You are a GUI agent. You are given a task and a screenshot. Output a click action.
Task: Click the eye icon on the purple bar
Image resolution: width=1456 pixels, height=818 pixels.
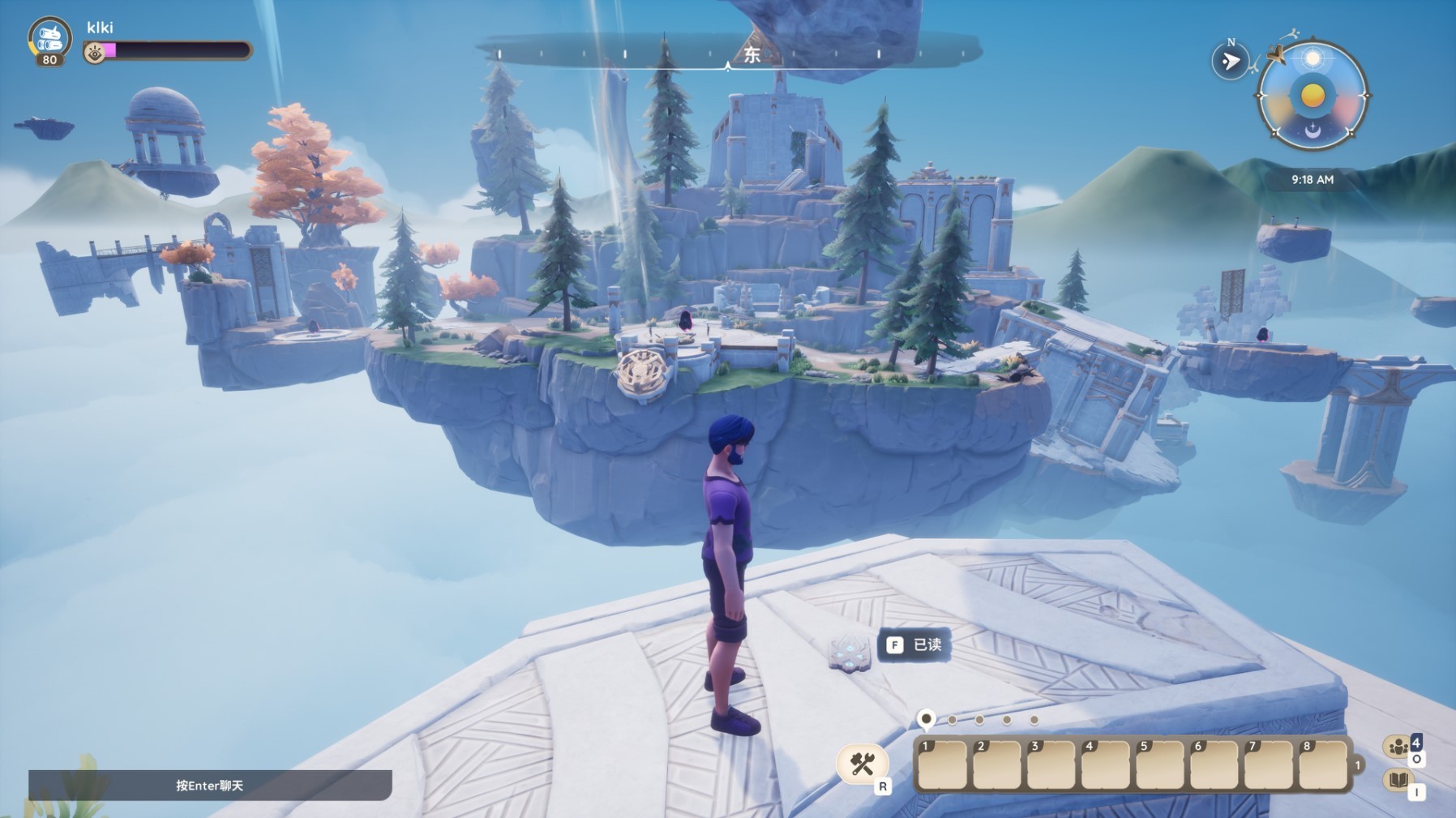95,53
